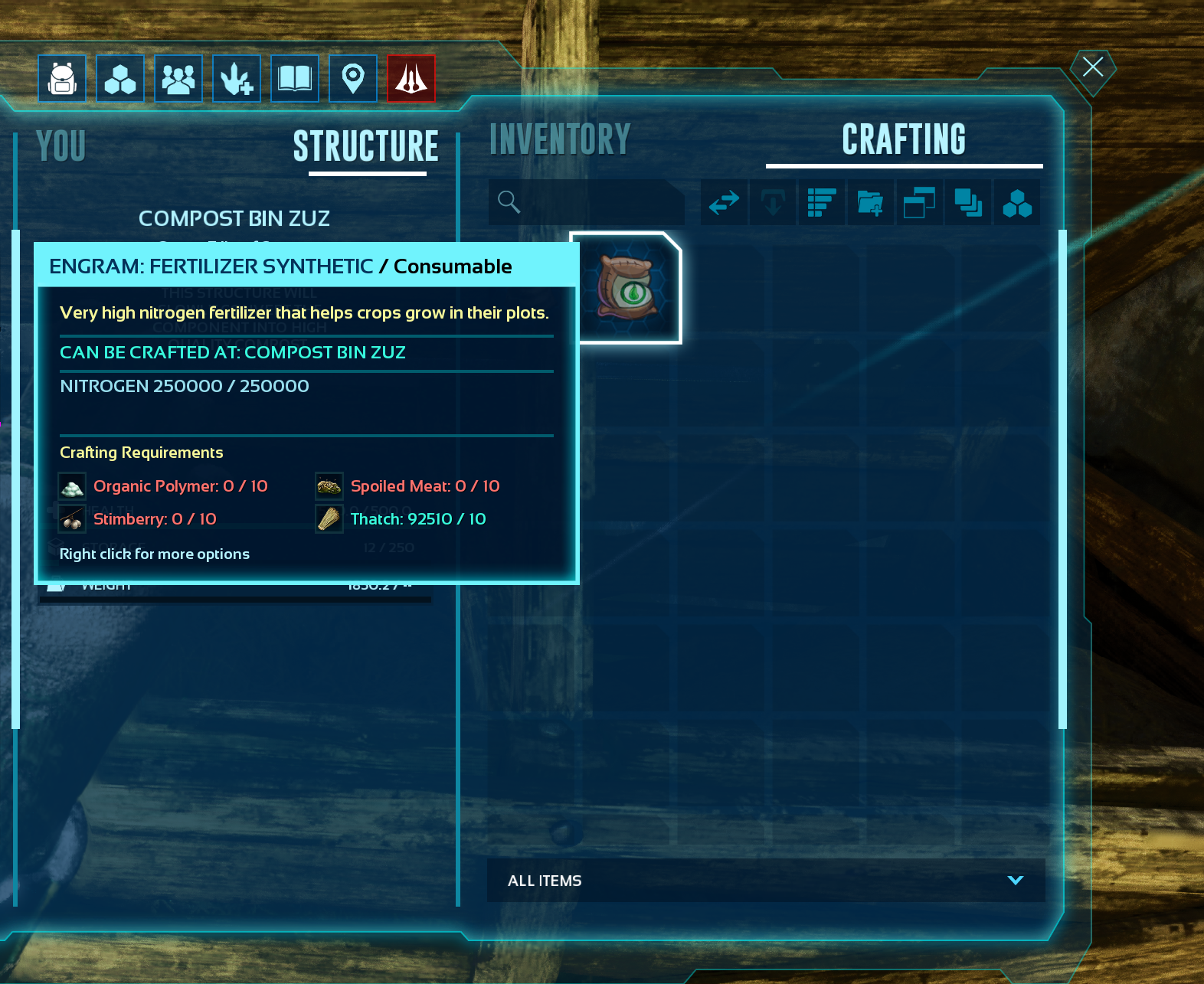Image resolution: width=1204 pixels, height=984 pixels.
Task: Focus the crafting search field
Action: click(590, 202)
